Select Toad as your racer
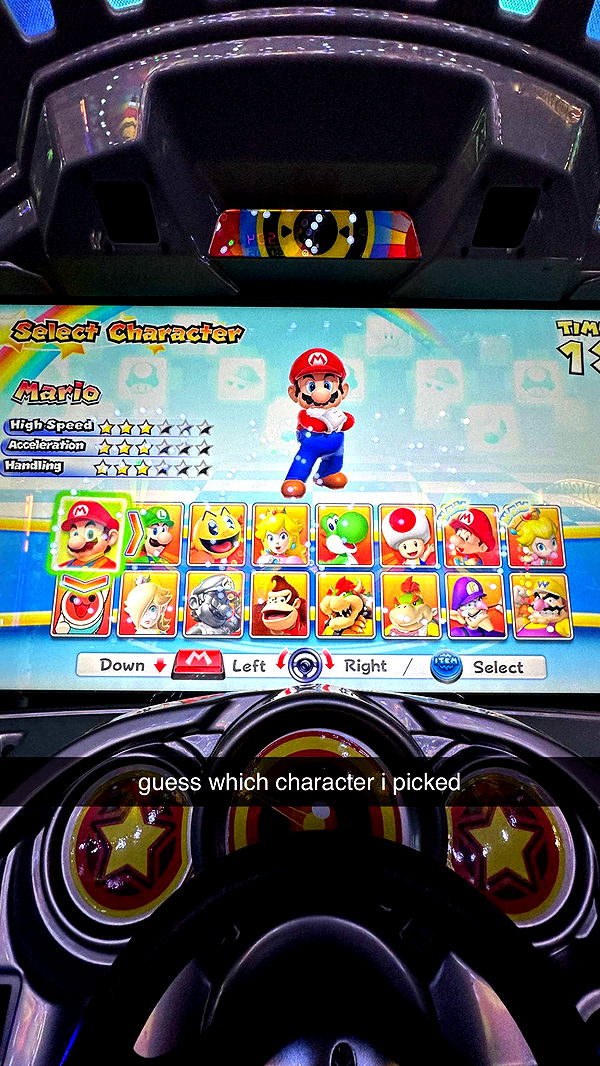 (408, 535)
